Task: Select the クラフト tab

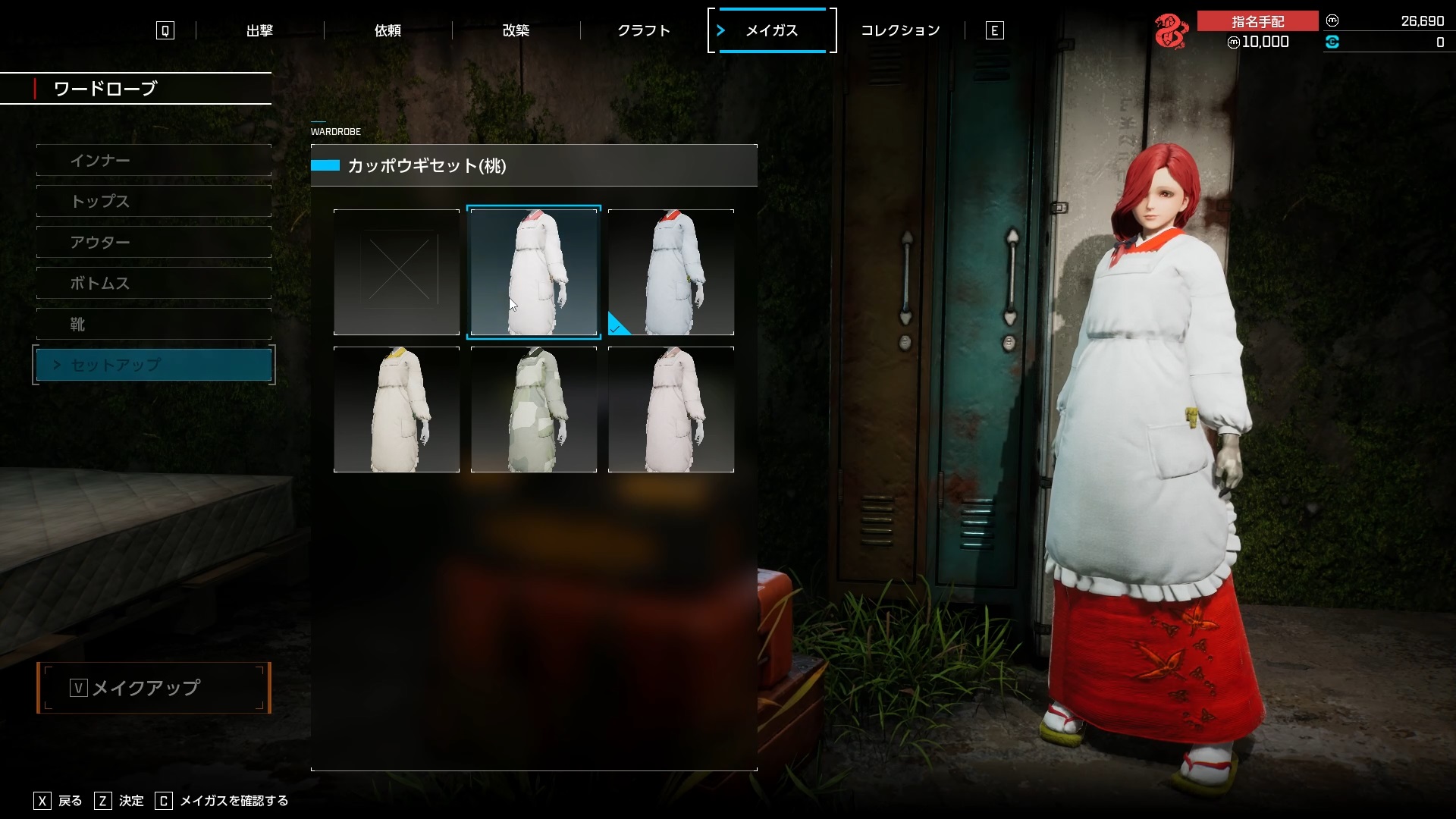Action: tap(644, 30)
